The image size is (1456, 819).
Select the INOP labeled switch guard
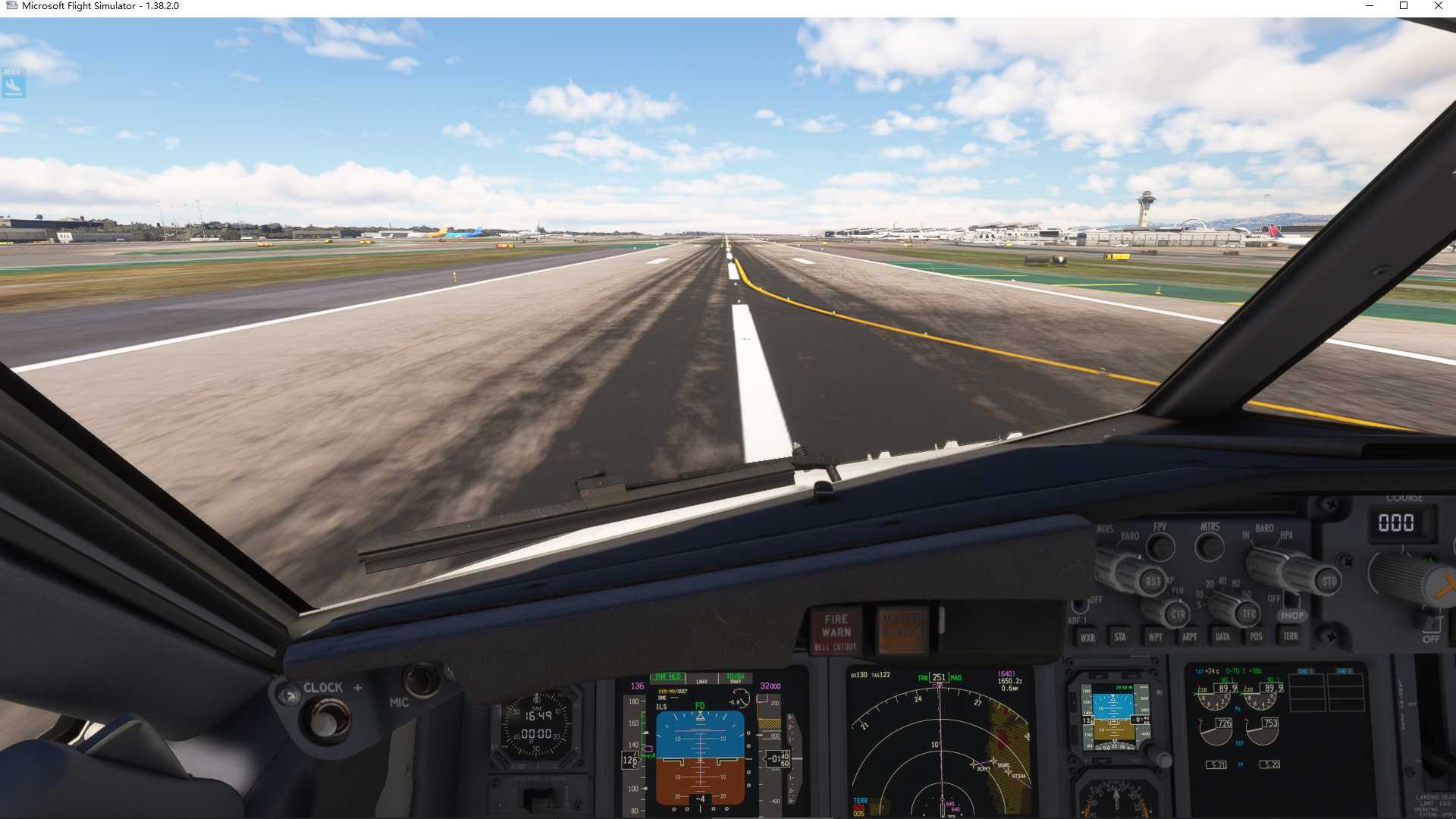1291,615
